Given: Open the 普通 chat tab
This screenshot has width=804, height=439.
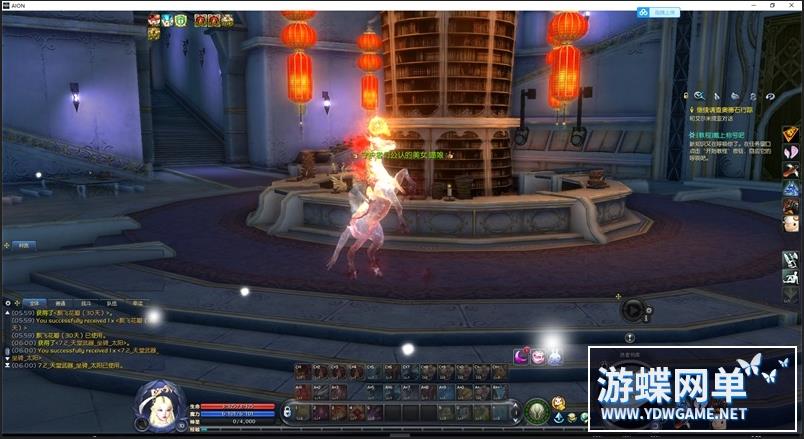Looking at the screenshot, I should click(60, 302).
